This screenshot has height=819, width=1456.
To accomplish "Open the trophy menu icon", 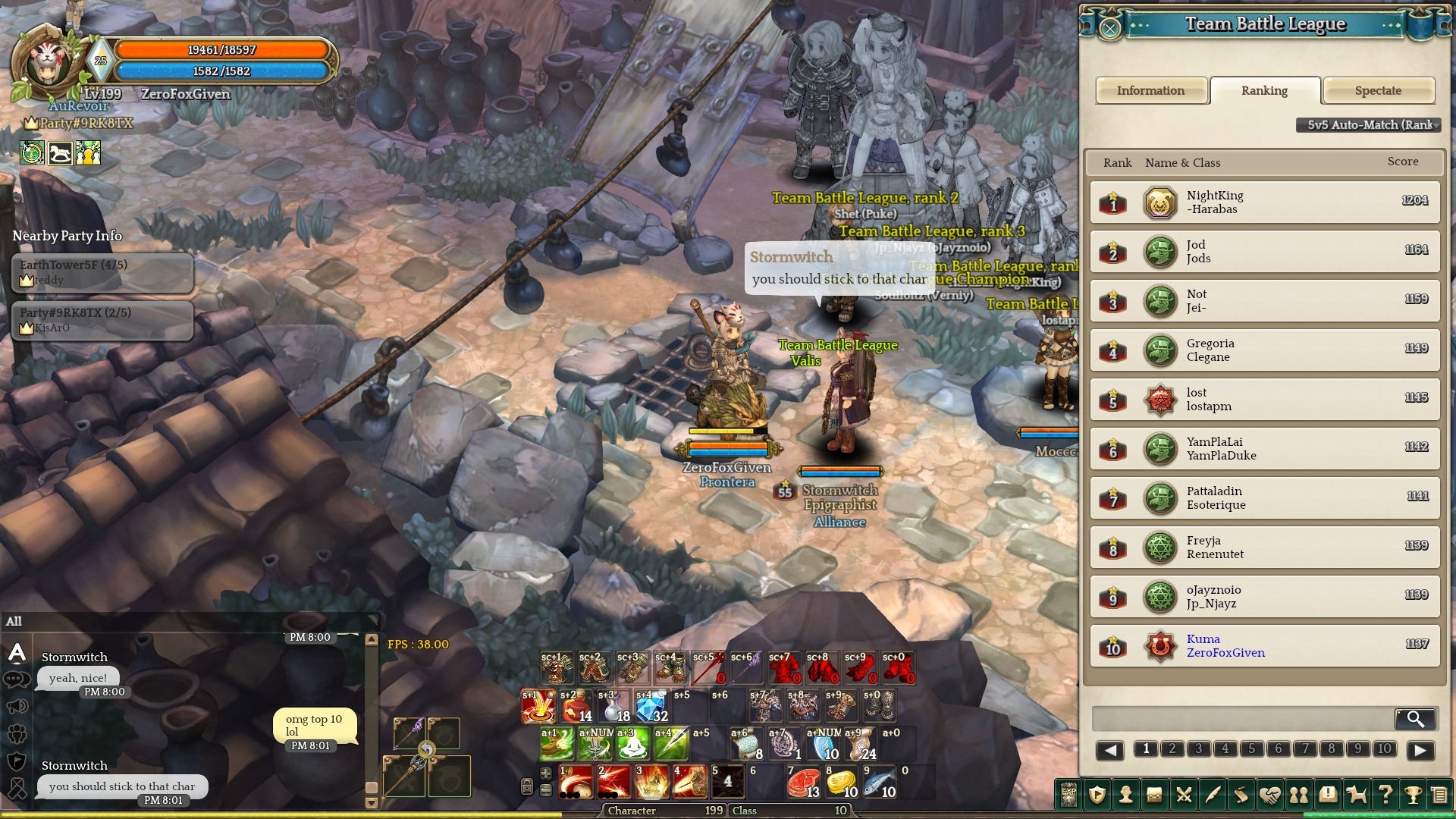I will tap(1413, 795).
